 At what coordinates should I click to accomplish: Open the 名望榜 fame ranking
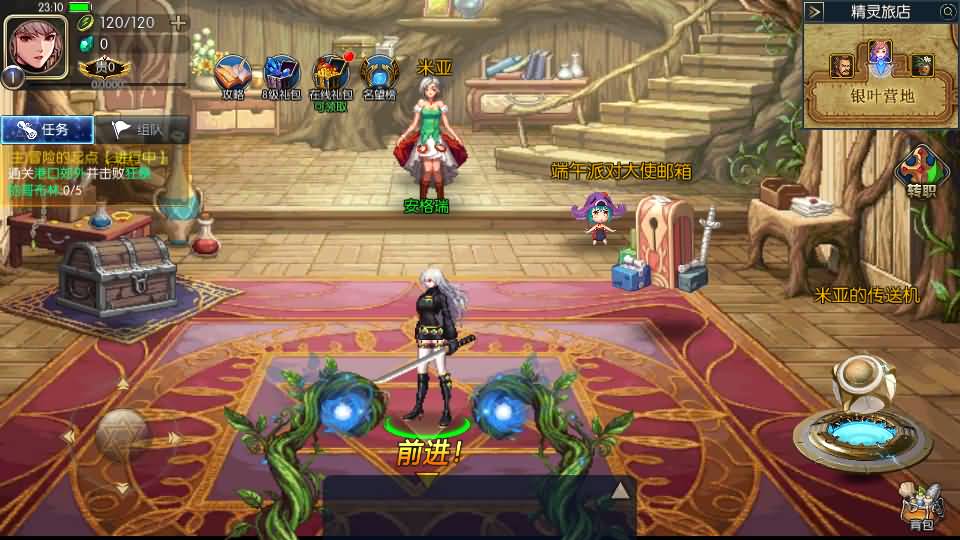pyautogui.click(x=380, y=76)
